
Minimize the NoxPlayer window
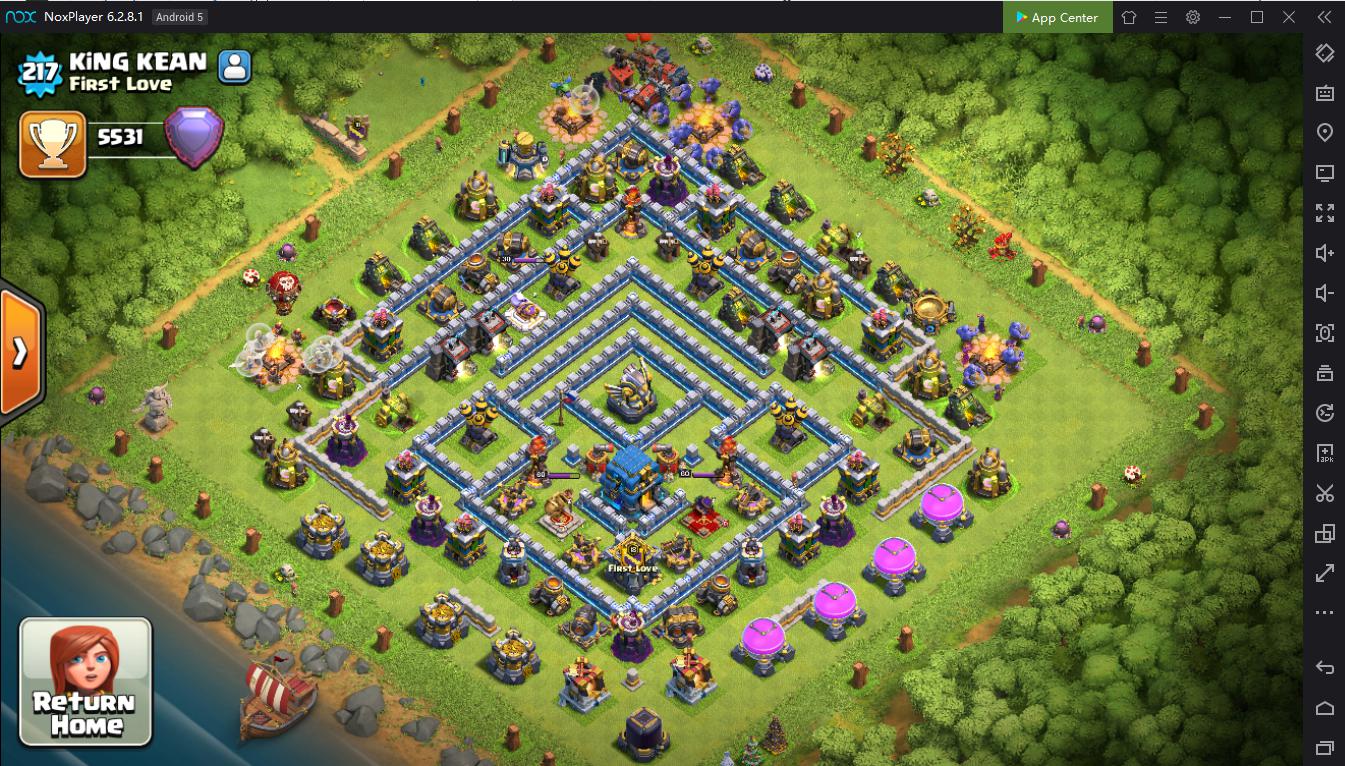[x=1225, y=17]
